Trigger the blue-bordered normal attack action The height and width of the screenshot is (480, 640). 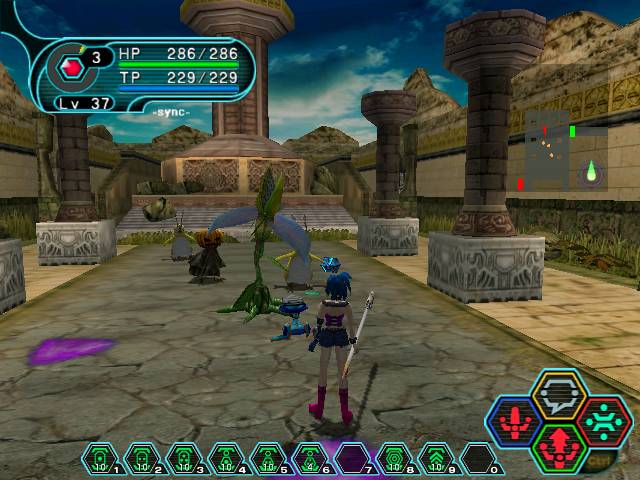coord(513,421)
